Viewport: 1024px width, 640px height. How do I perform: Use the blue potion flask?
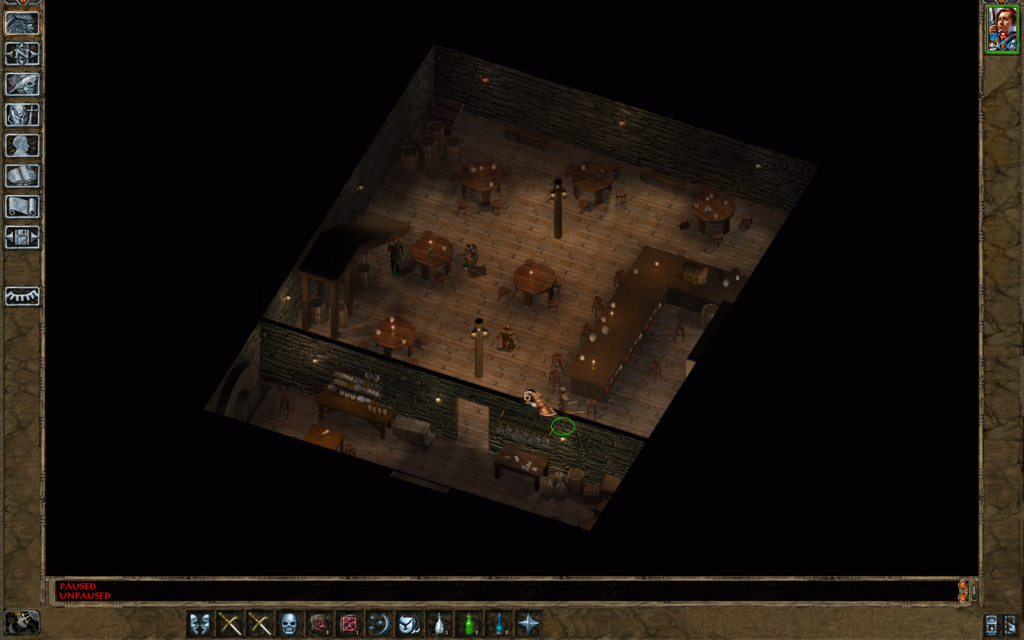coord(498,624)
